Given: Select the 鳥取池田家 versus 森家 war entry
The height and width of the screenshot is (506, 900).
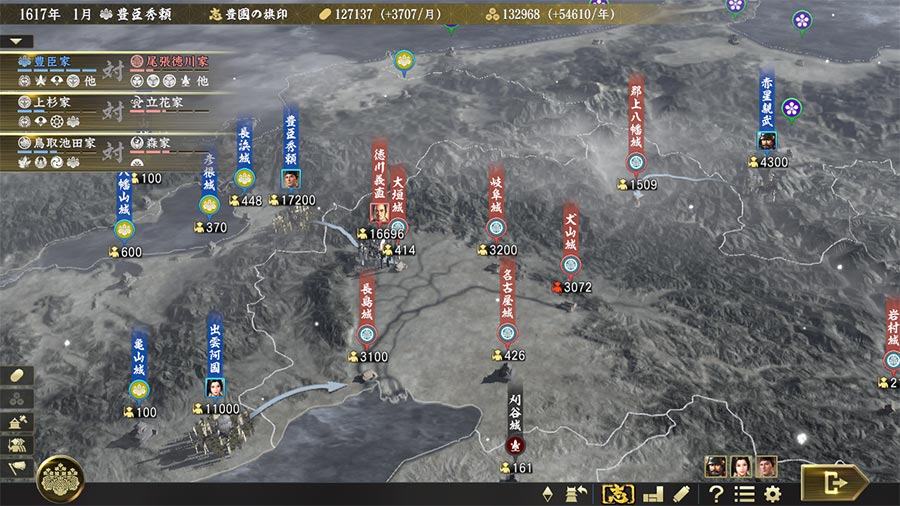Looking at the screenshot, I should pos(110,146).
